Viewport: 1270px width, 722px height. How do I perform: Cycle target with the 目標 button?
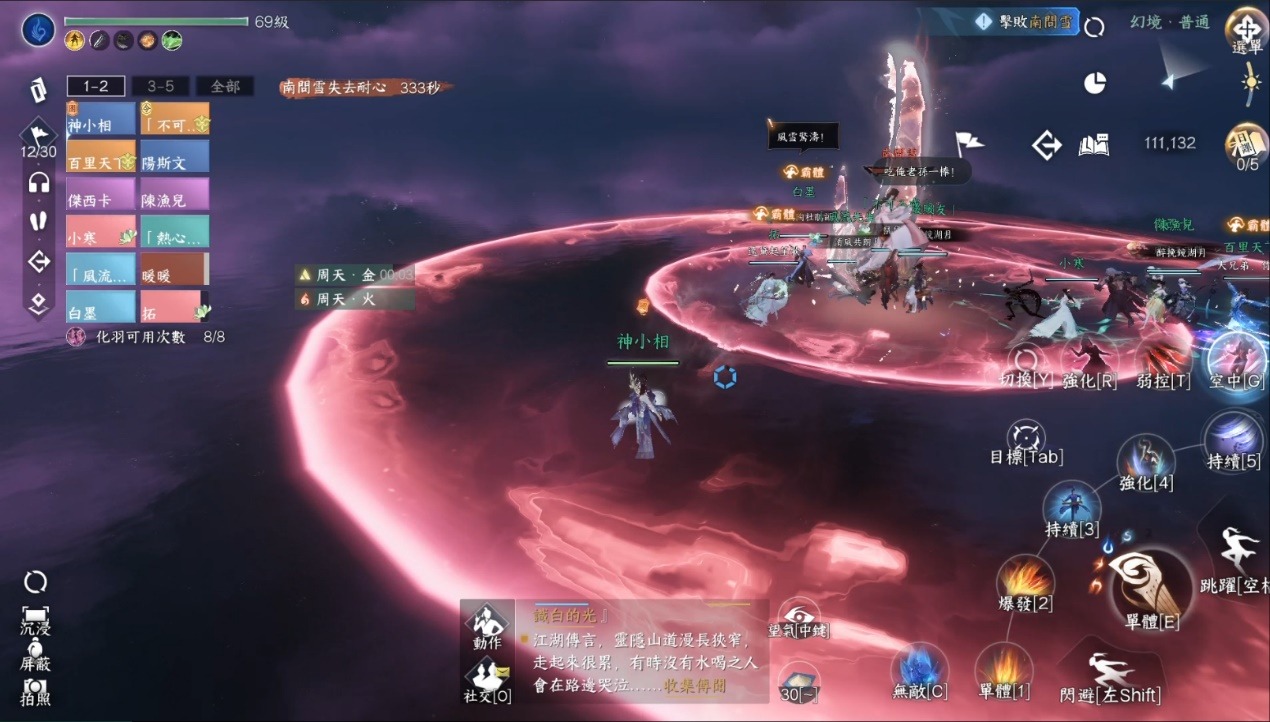(1026, 440)
